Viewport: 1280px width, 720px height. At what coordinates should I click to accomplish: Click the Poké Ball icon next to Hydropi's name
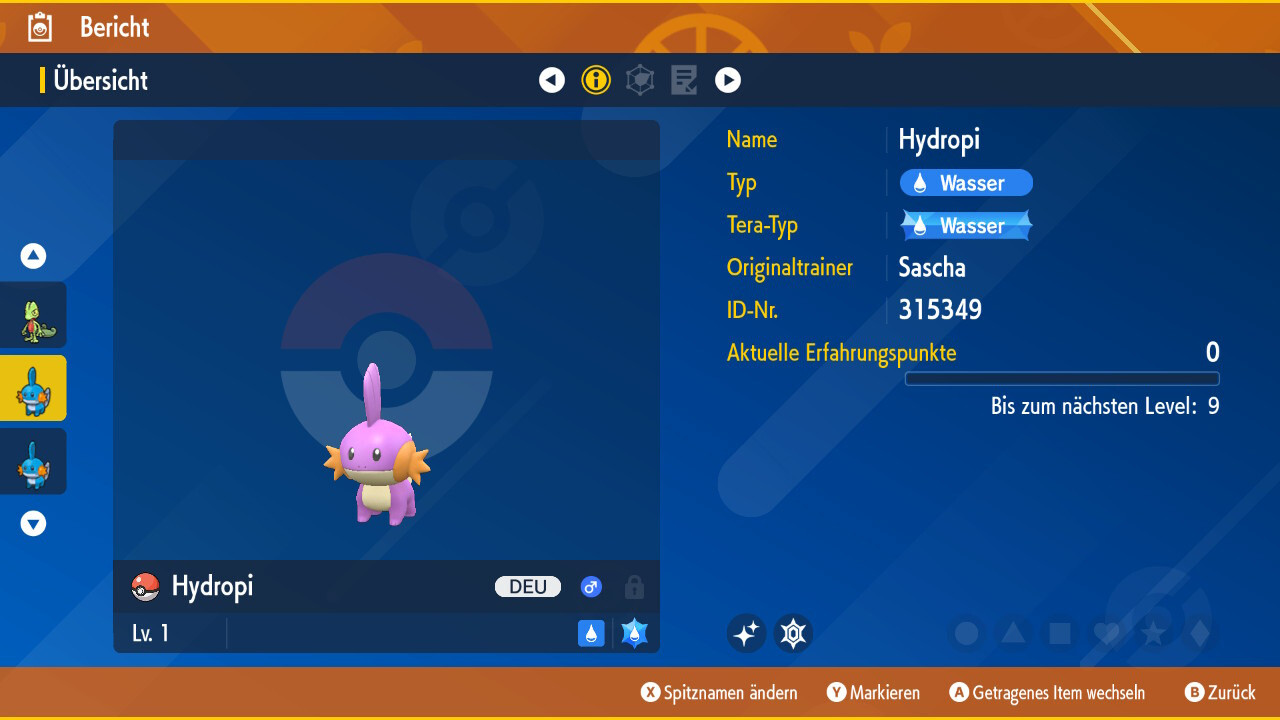pyautogui.click(x=144, y=587)
